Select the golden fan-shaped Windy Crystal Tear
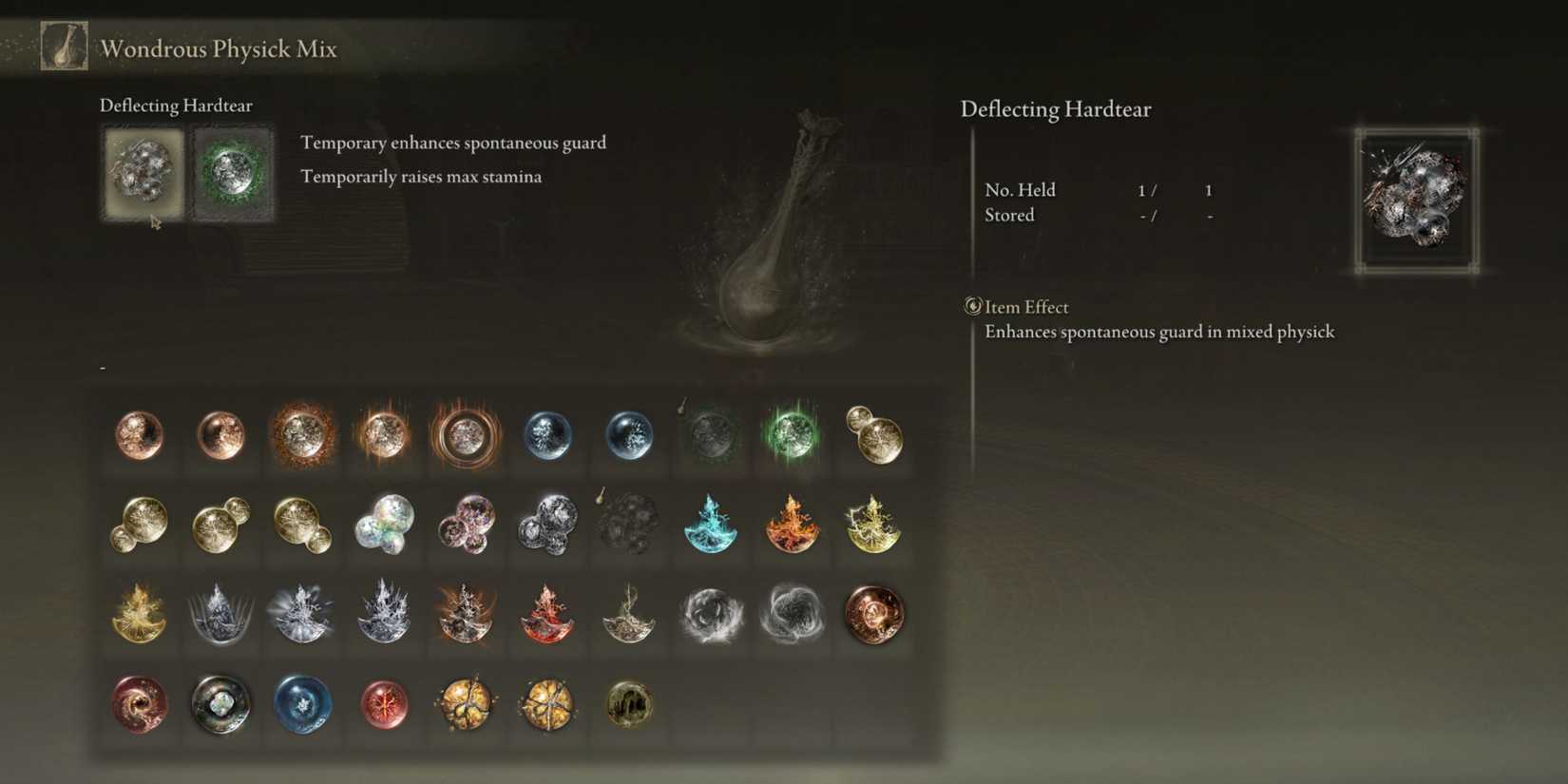Screen dimensions: 1568x784 (139, 613)
